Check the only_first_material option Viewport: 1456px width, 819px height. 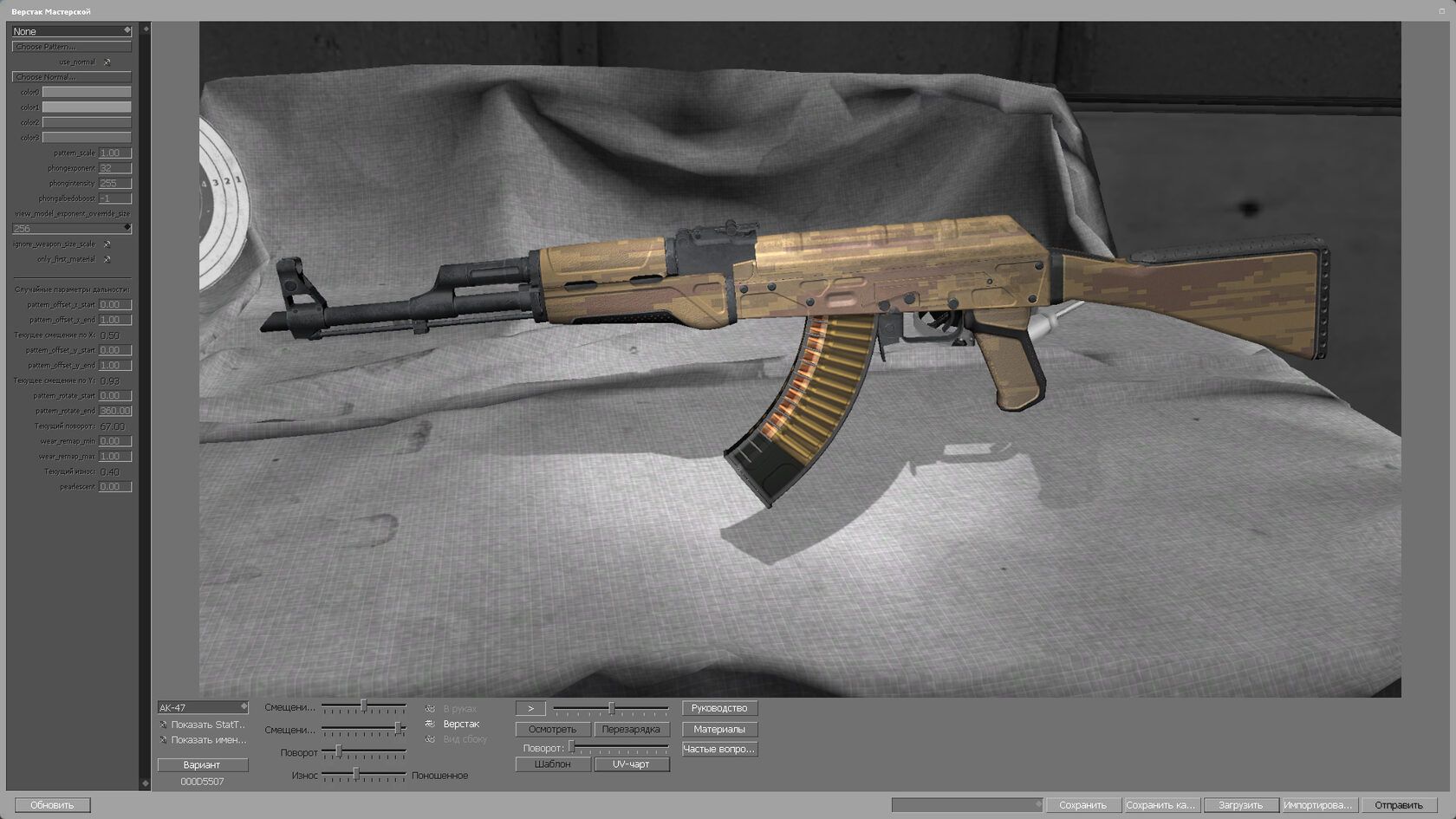107,259
